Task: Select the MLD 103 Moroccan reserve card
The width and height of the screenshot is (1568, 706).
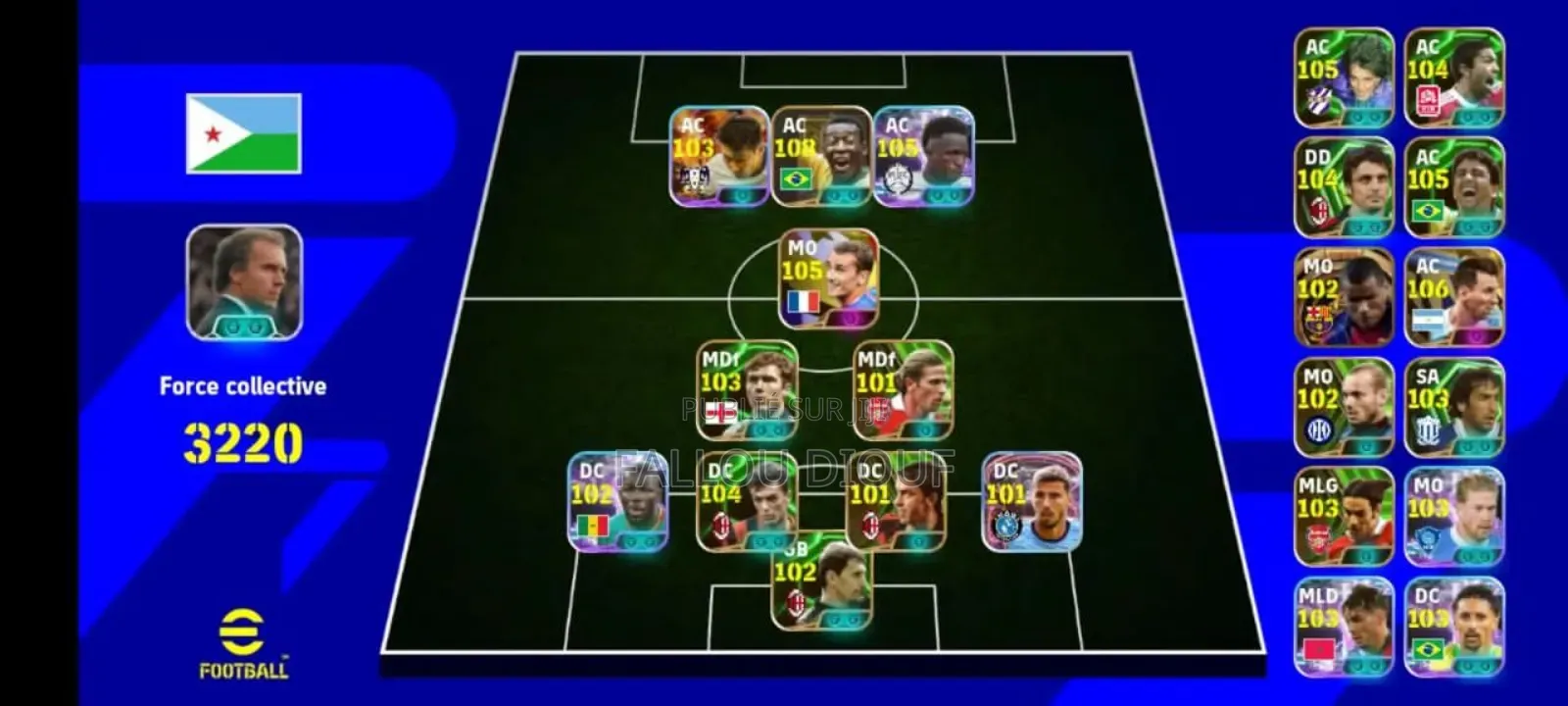Action: [x=1343, y=623]
